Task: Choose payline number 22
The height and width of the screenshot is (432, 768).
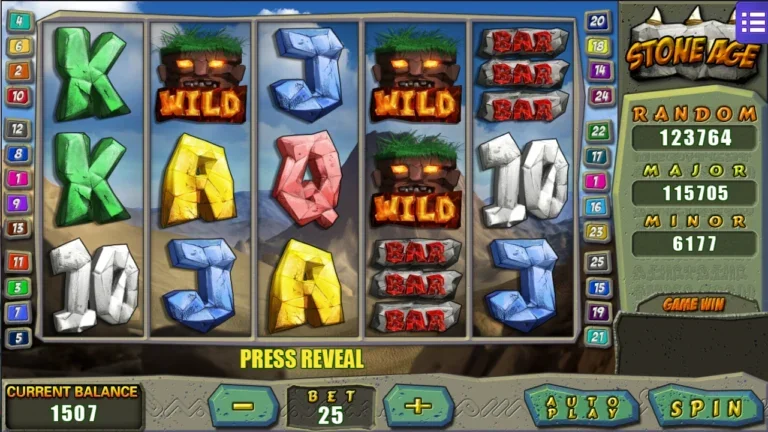Action: 598,131
